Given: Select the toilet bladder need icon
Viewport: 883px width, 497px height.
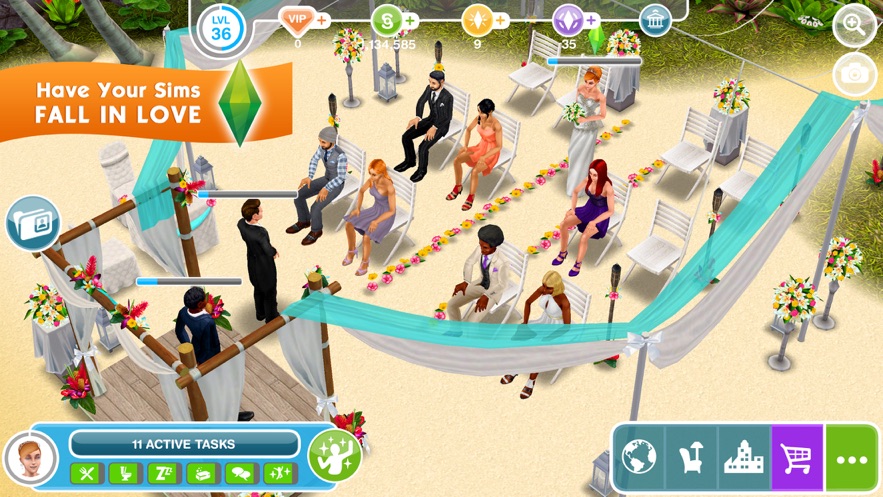Looking at the screenshot, I should (x=125, y=474).
